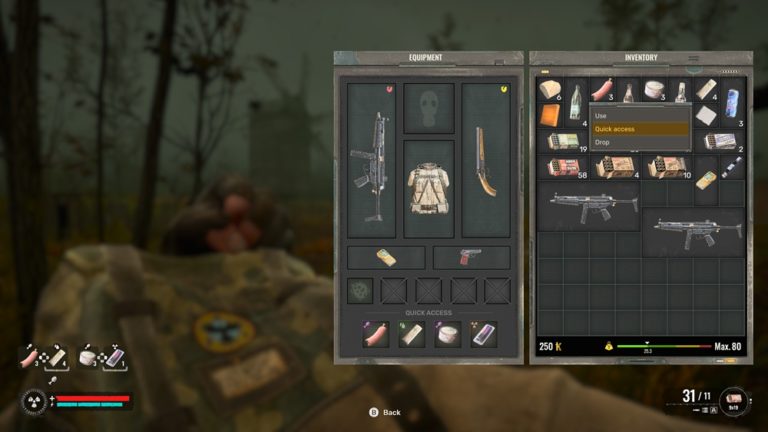Pick the canned food quick access slot

tap(447, 334)
